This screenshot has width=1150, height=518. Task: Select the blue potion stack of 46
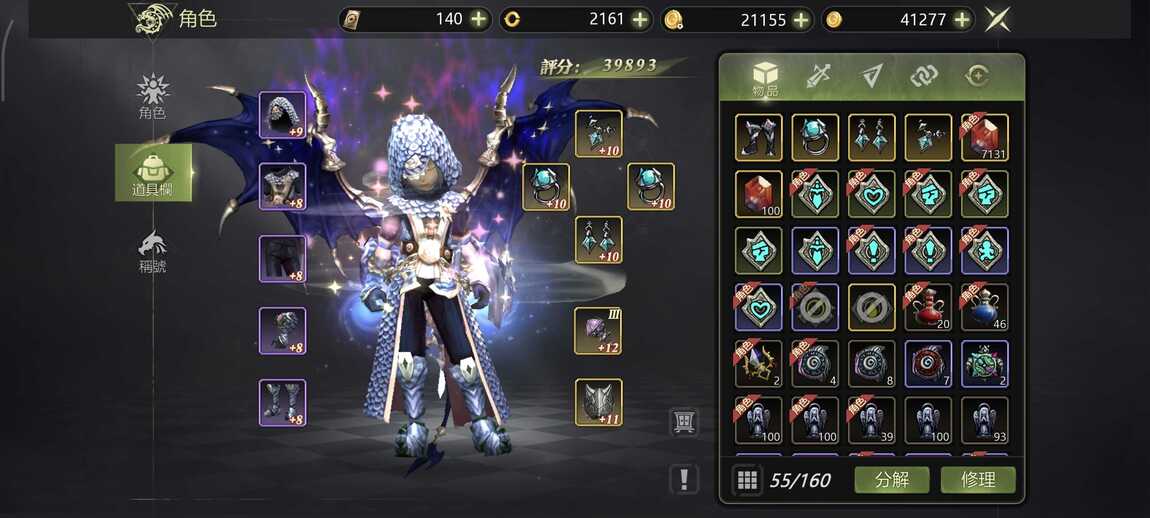pos(984,307)
